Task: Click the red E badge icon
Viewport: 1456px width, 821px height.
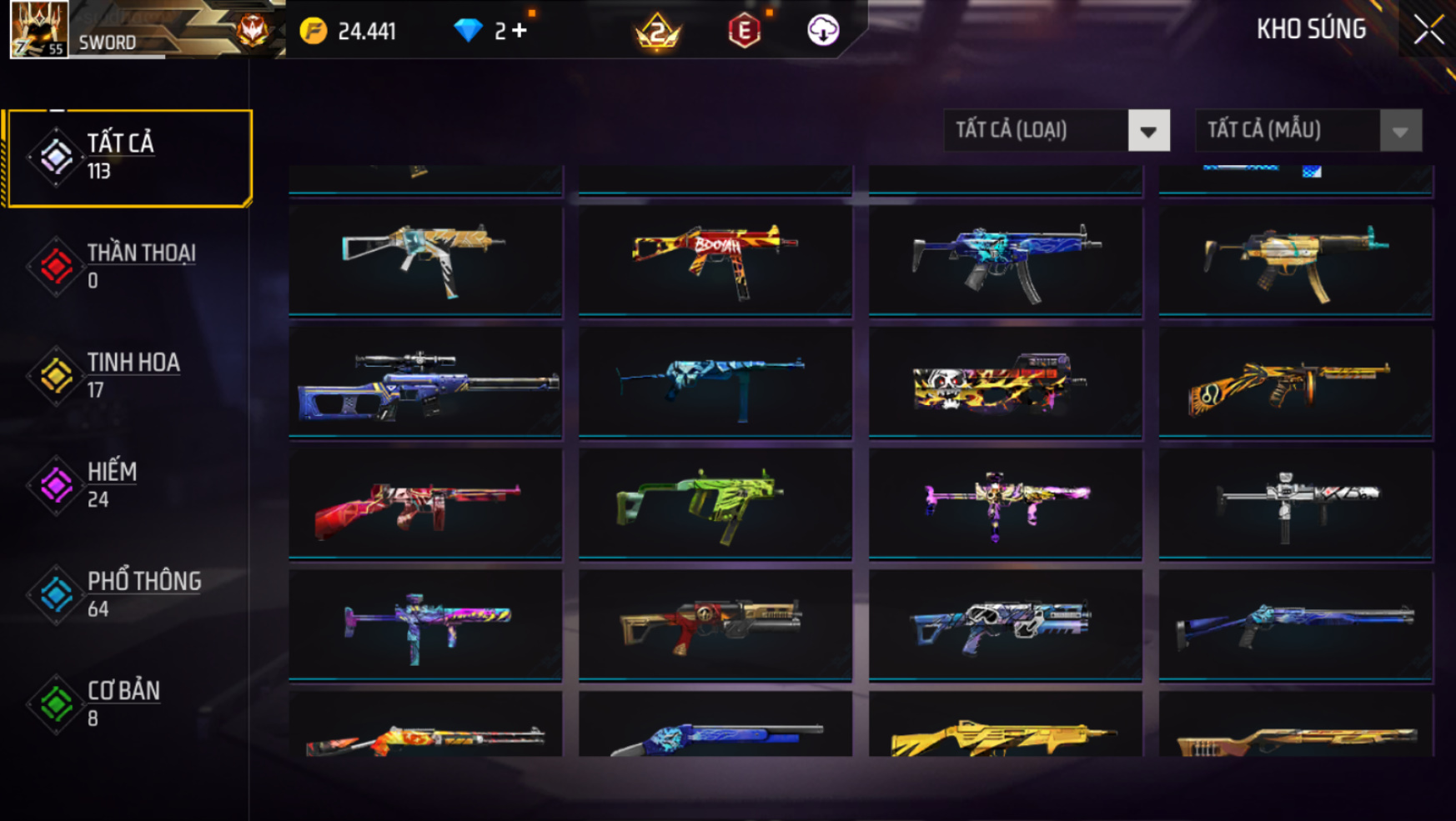Action: (x=744, y=31)
